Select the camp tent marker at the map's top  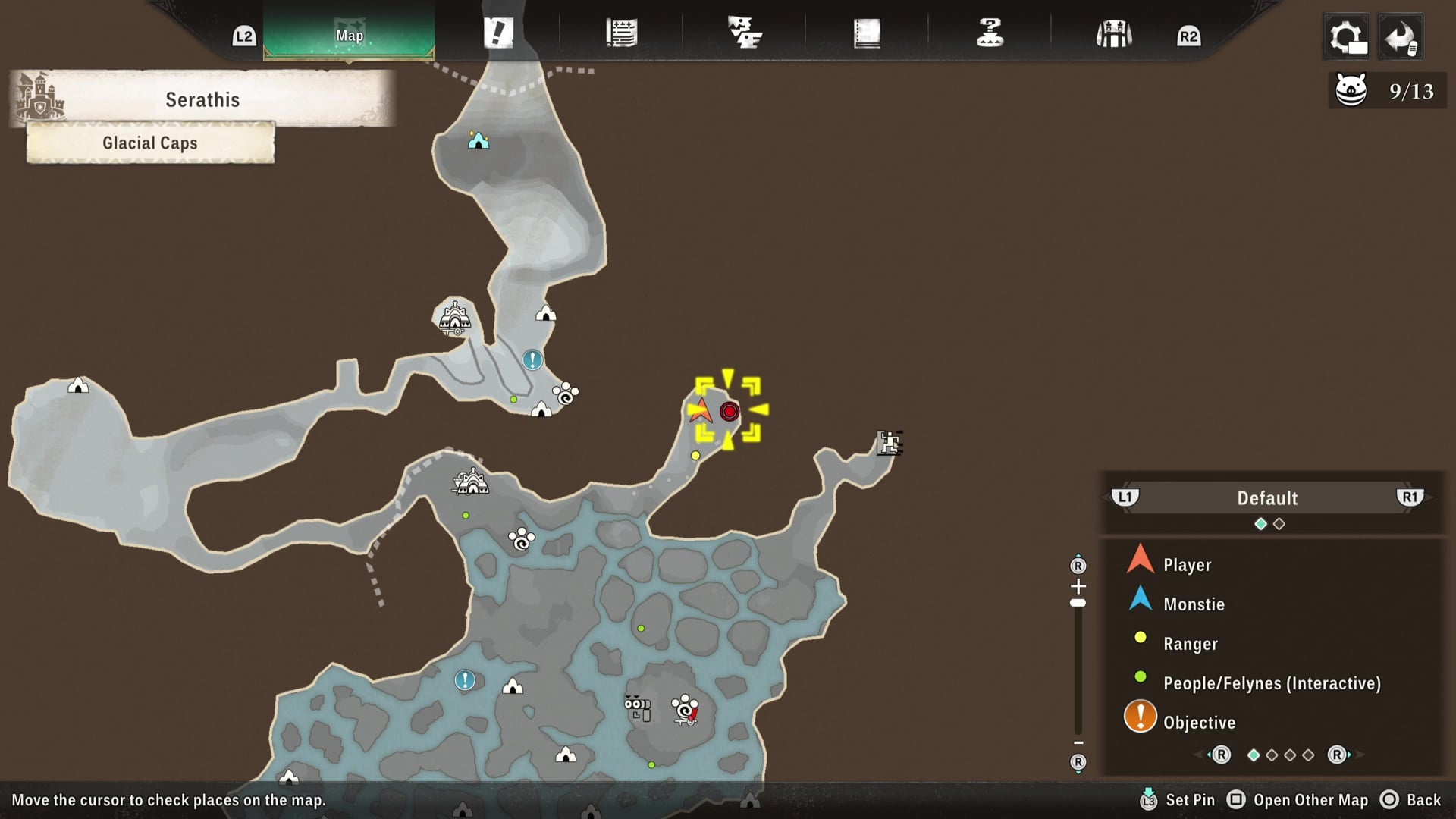(478, 140)
